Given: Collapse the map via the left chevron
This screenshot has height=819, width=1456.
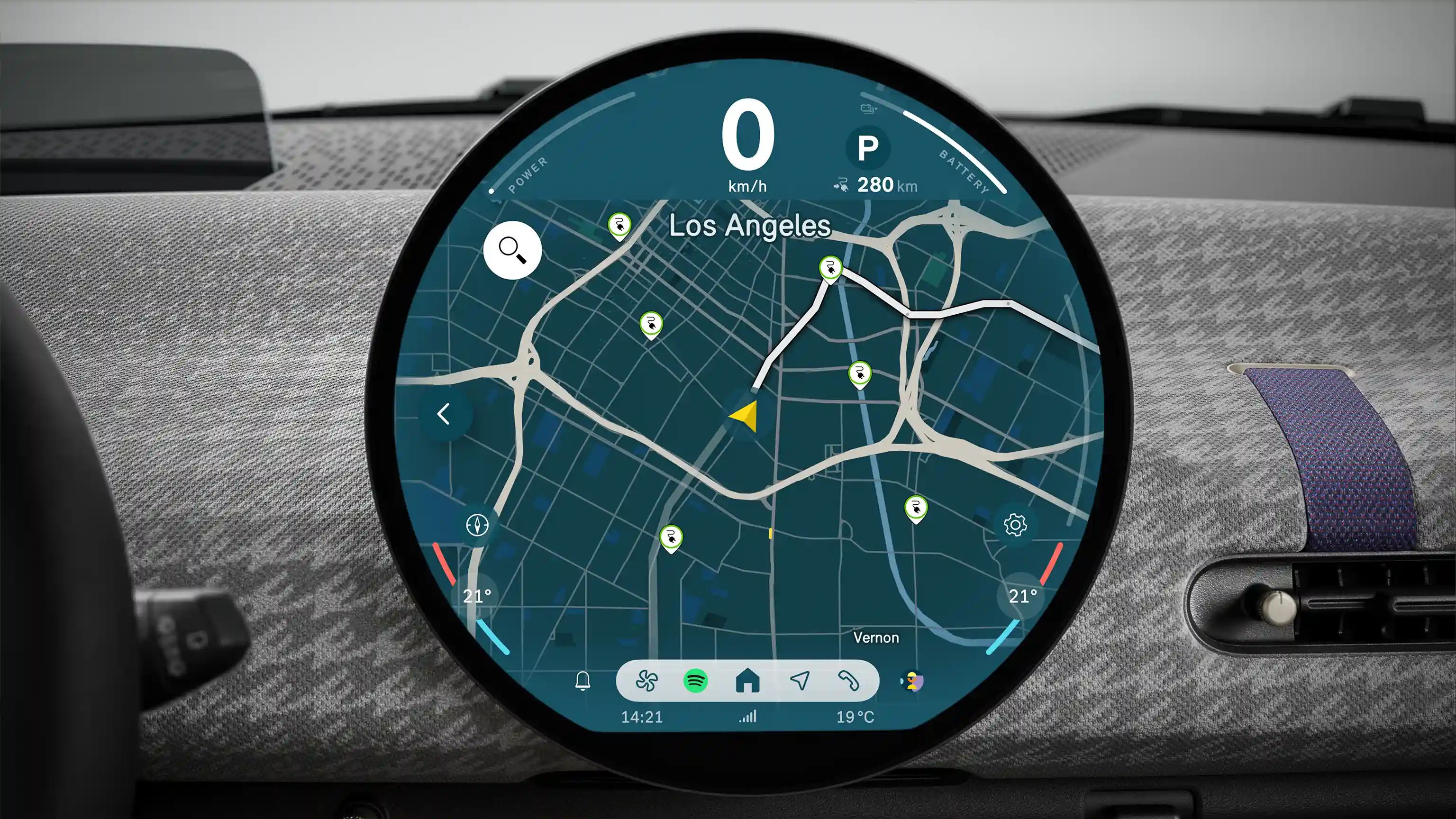Looking at the screenshot, I should pyautogui.click(x=444, y=415).
